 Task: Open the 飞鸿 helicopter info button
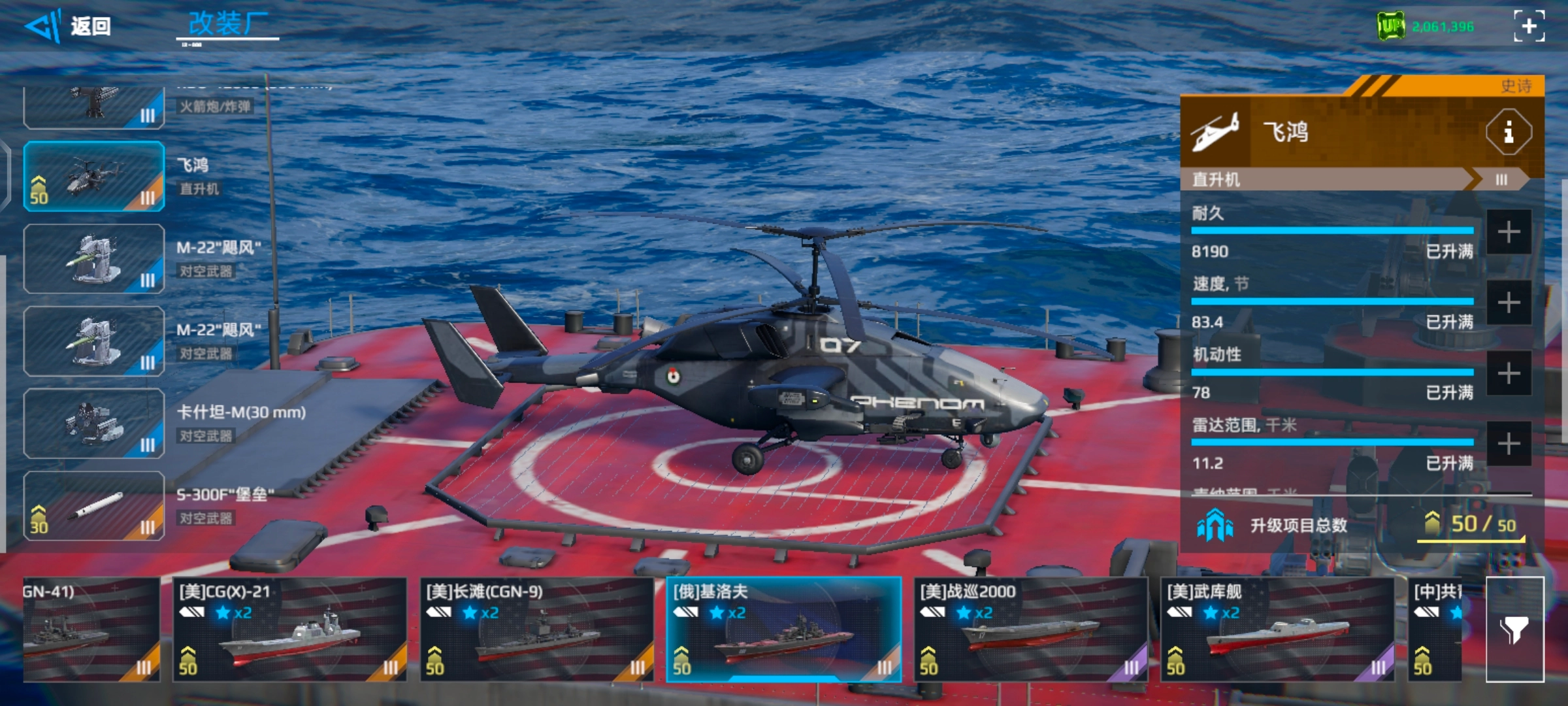pyautogui.click(x=1508, y=133)
